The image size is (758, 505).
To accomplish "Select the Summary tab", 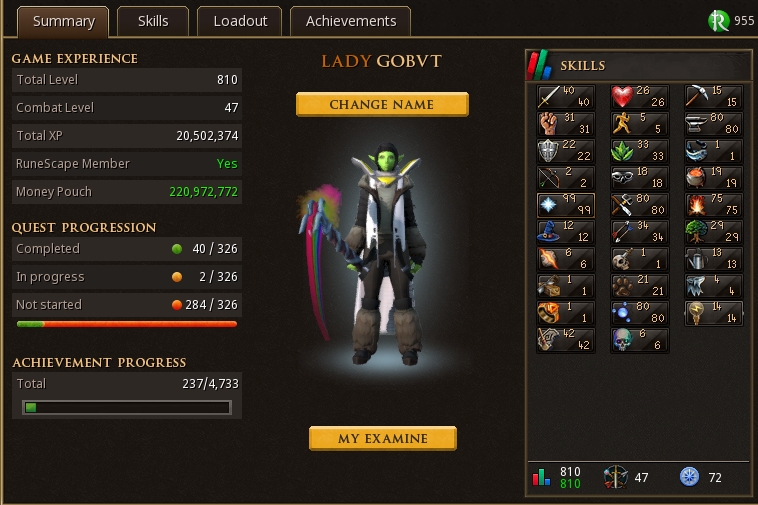I will coord(63,21).
